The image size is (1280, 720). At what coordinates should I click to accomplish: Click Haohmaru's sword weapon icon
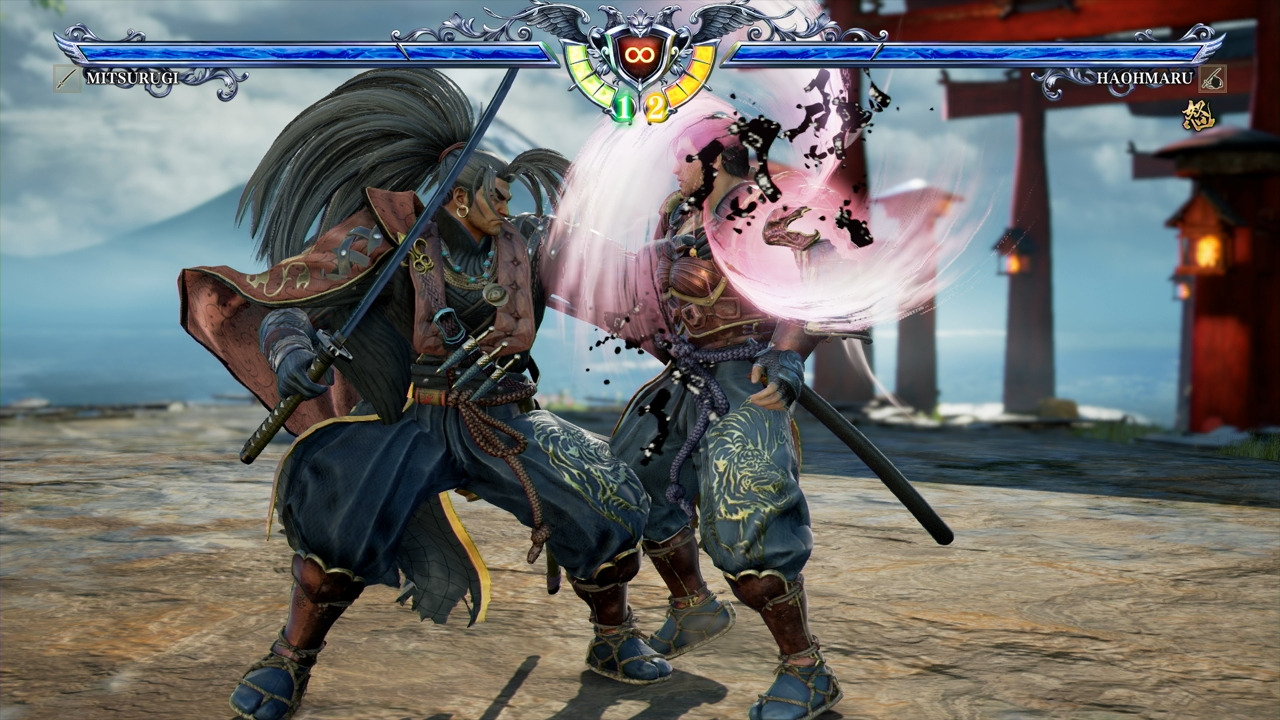click(1213, 78)
